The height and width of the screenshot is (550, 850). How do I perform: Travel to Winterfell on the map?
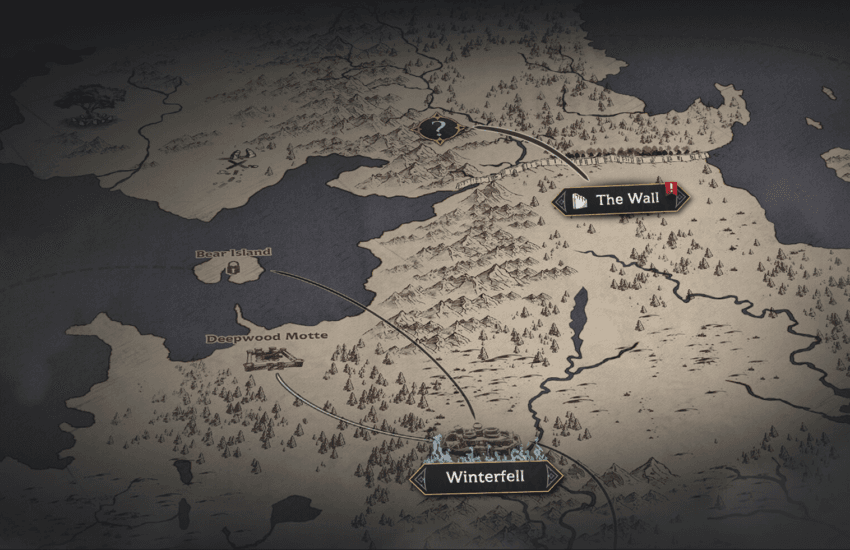[484, 476]
